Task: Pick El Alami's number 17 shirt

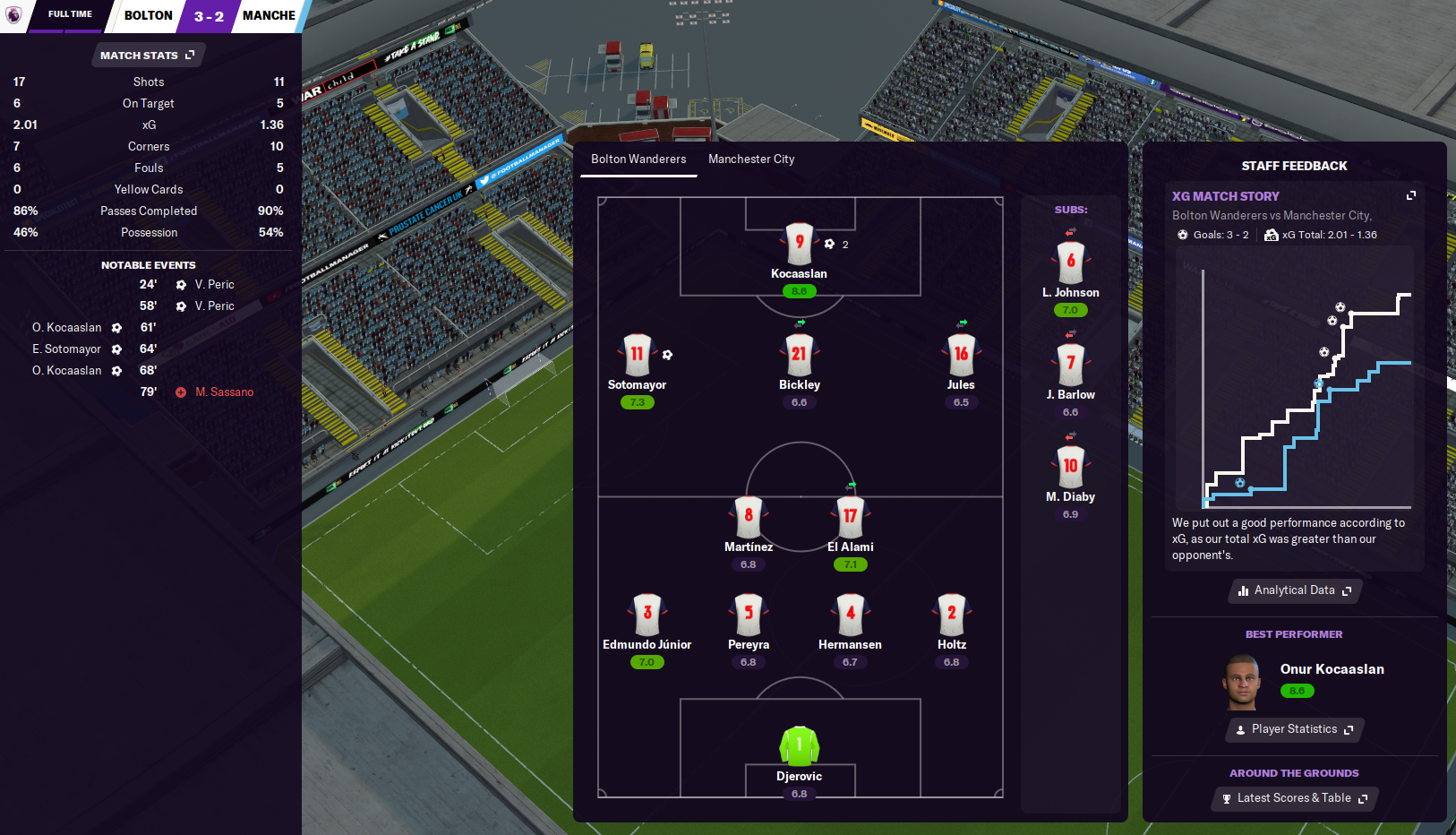Action: [x=850, y=517]
